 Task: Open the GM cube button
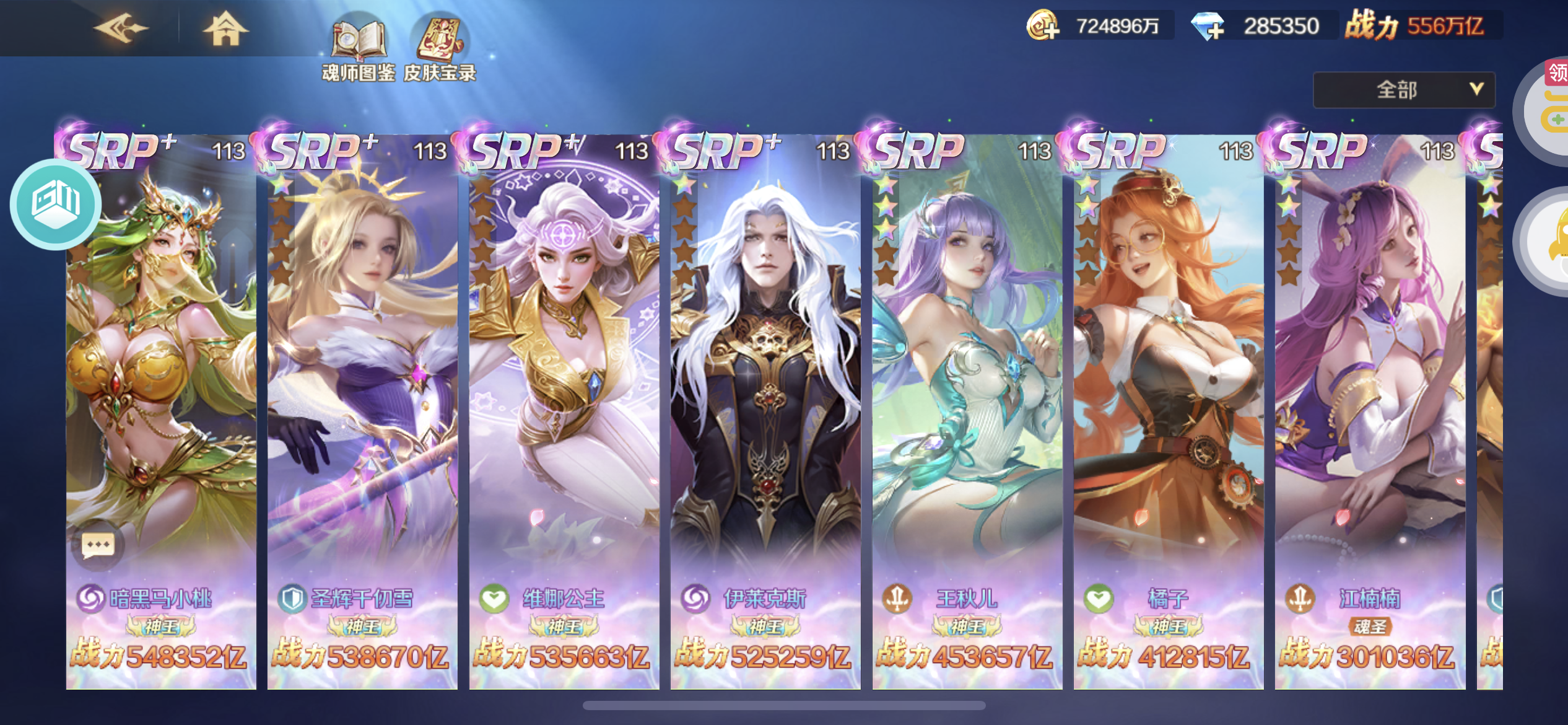click(x=56, y=203)
